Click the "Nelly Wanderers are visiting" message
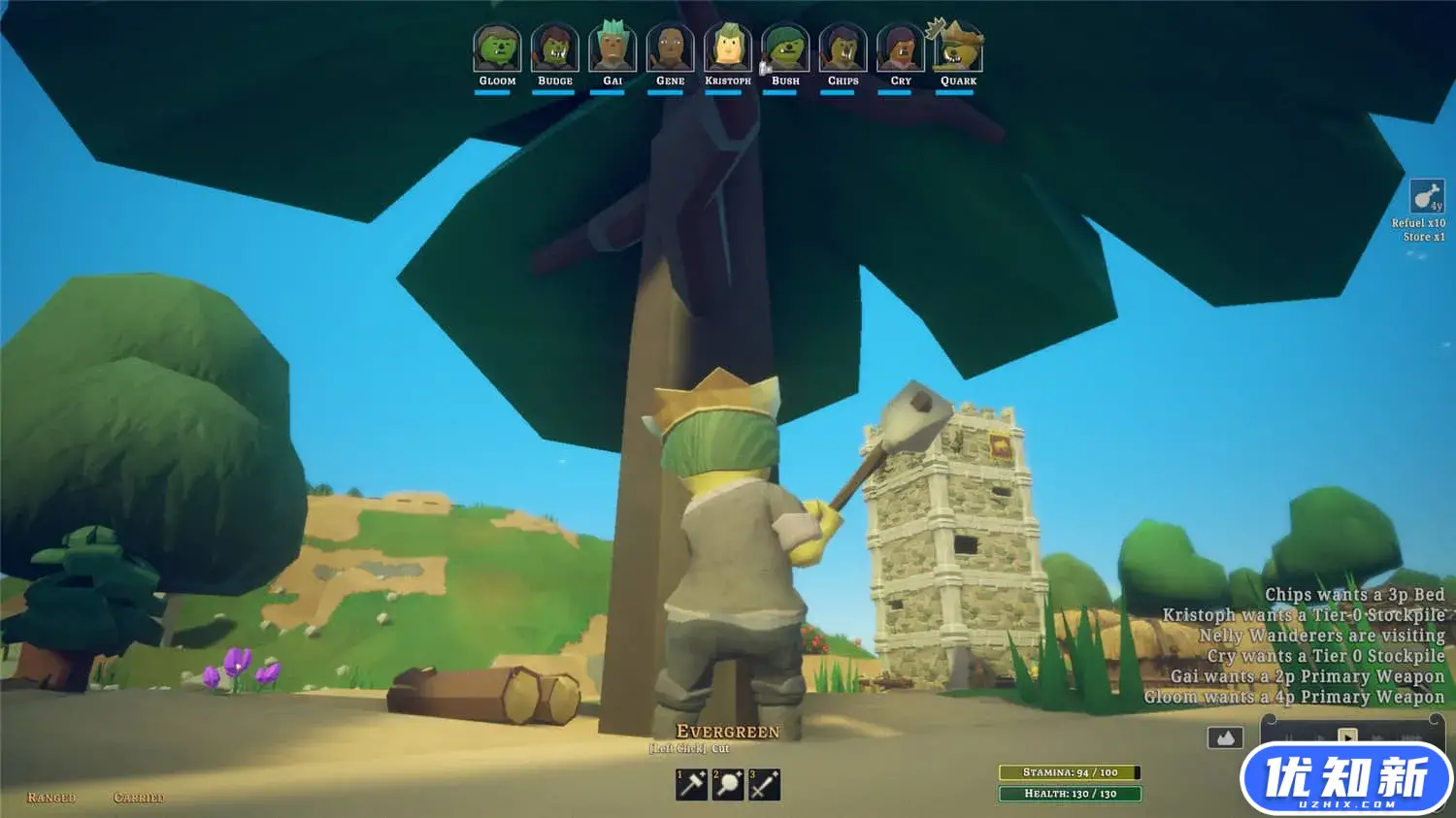1456x818 pixels. (x=1321, y=636)
